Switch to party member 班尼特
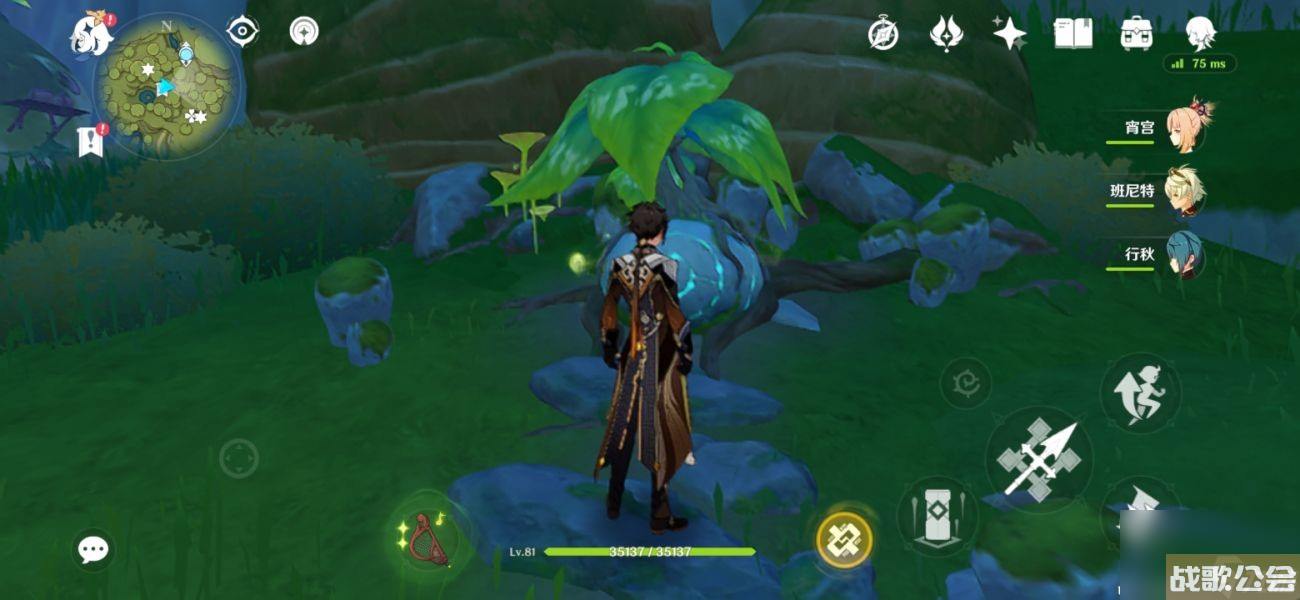1300x600 pixels. click(x=1185, y=190)
